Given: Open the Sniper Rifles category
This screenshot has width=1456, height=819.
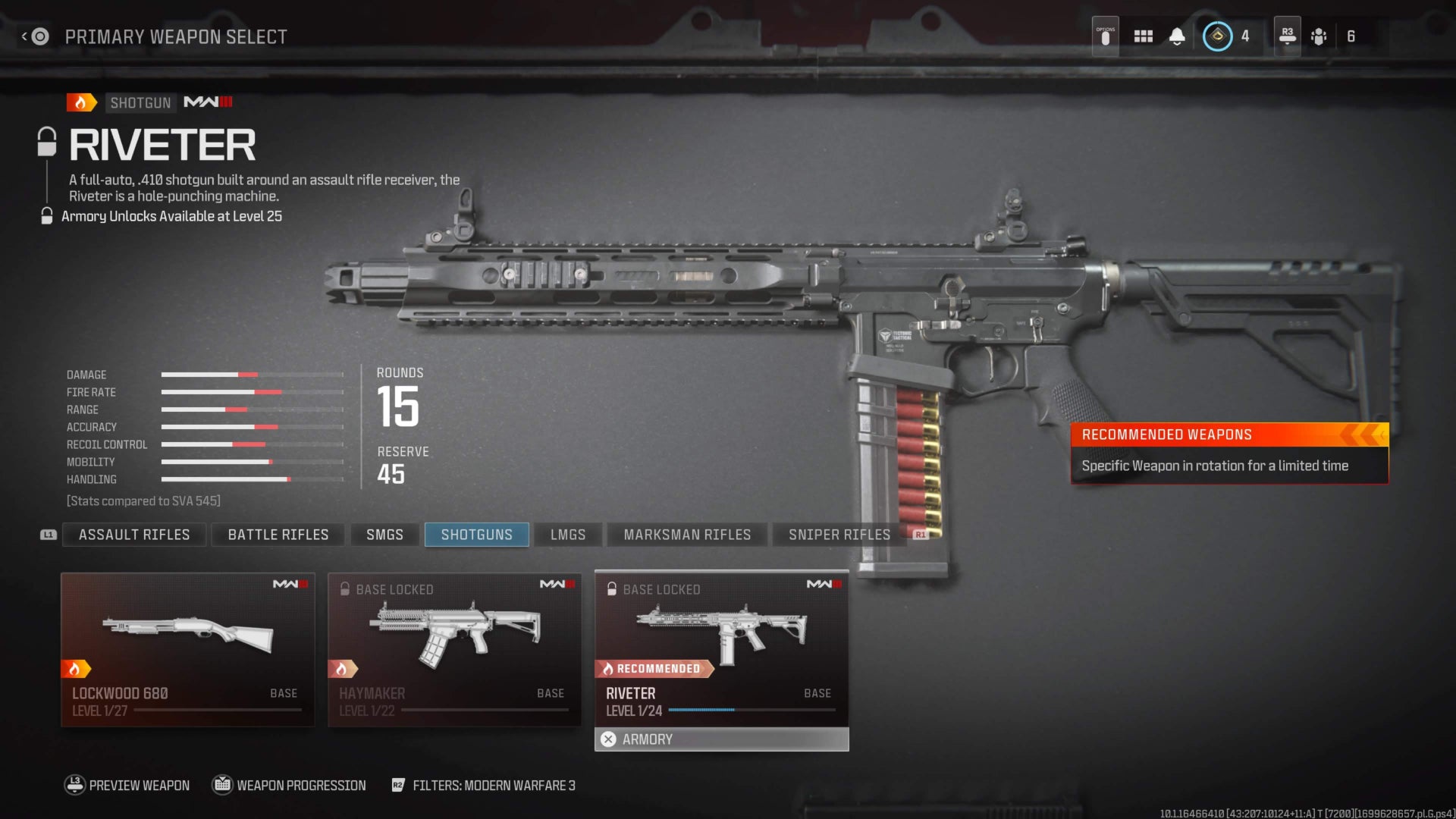Looking at the screenshot, I should coord(839,534).
